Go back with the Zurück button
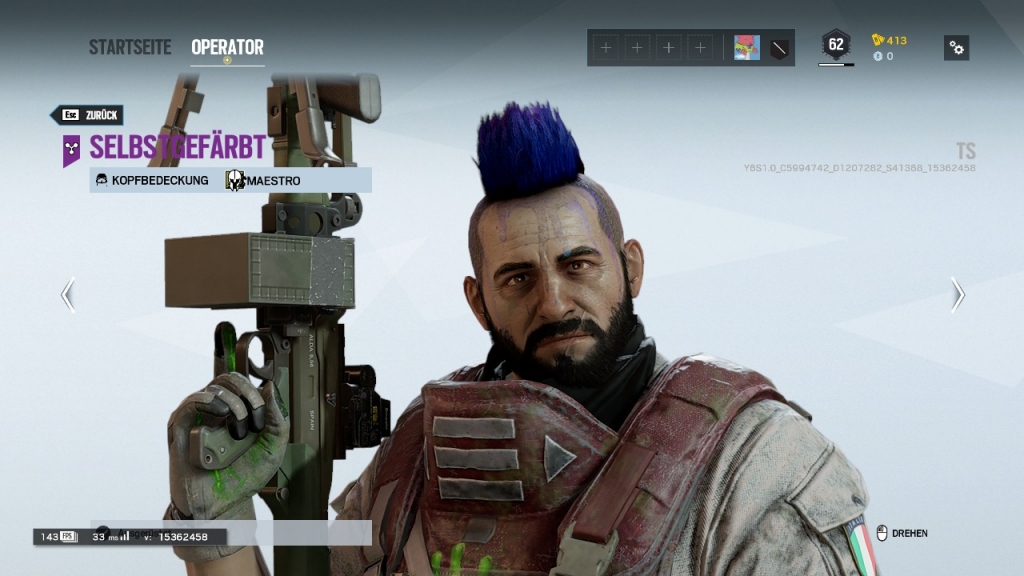Image resolution: width=1024 pixels, height=576 pixels. (88, 115)
